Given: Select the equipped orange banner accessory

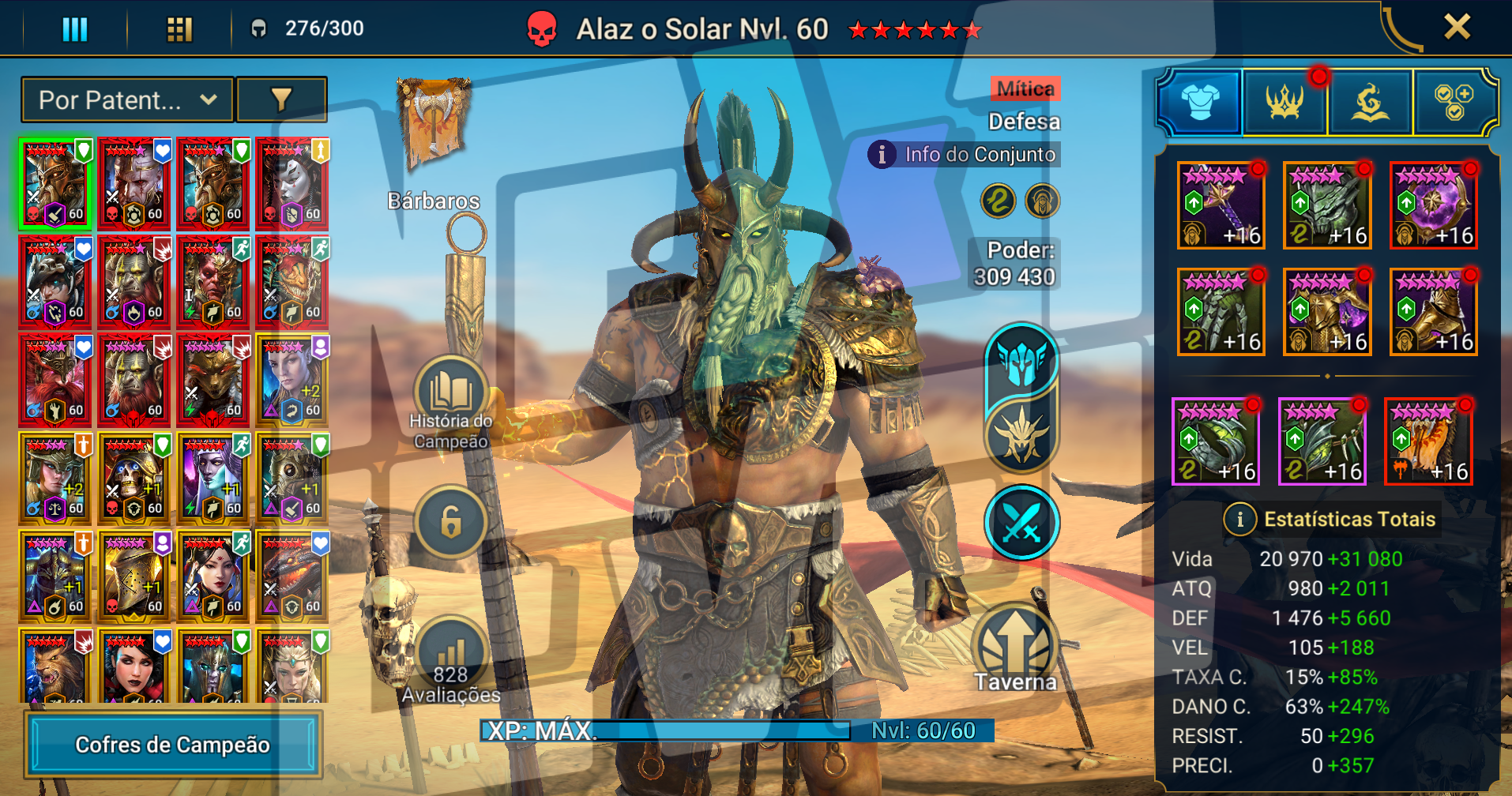Looking at the screenshot, I should point(1428,441).
